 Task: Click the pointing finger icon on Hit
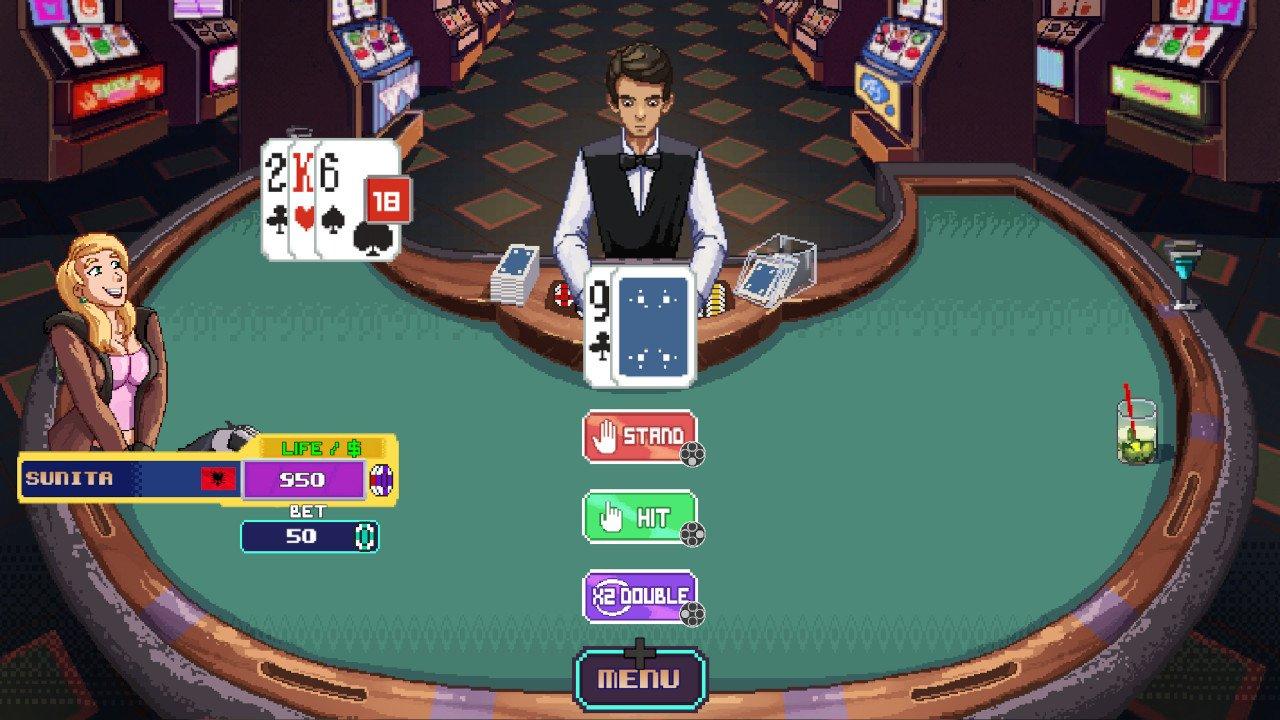click(609, 517)
